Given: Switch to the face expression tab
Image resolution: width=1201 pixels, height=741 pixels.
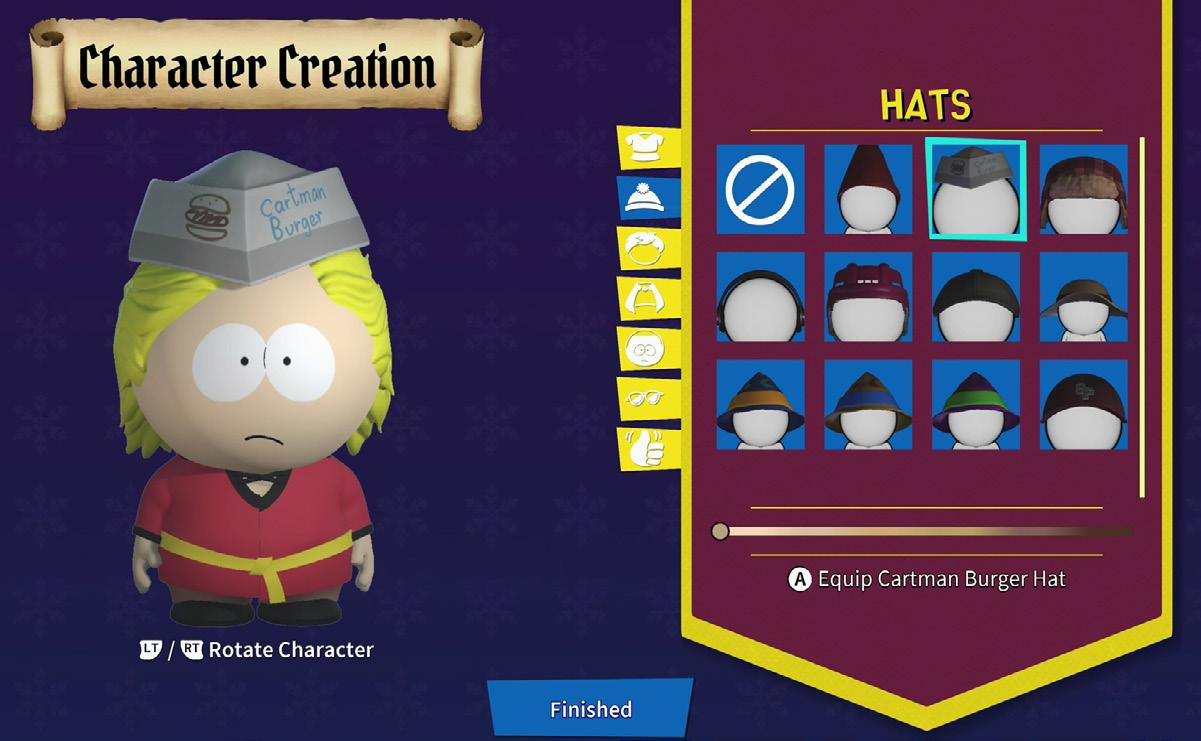Looking at the screenshot, I should click(646, 349).
